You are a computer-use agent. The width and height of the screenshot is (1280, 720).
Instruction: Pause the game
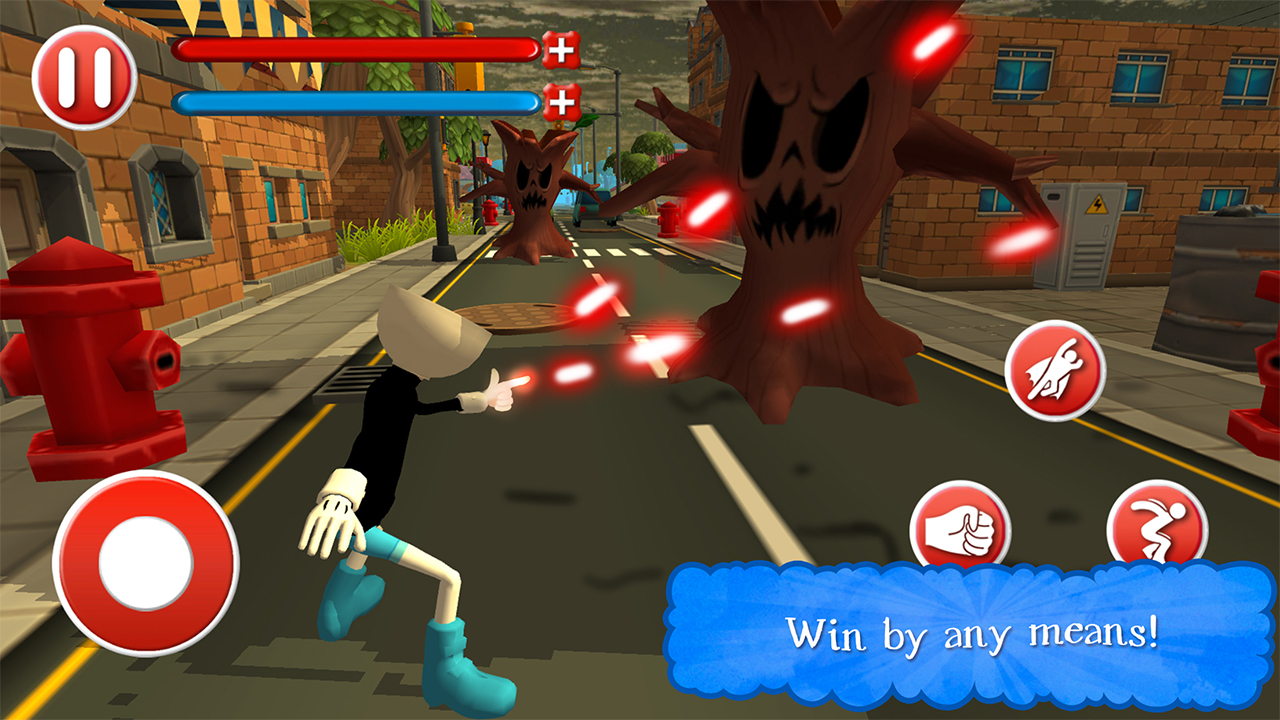point(83,75)
